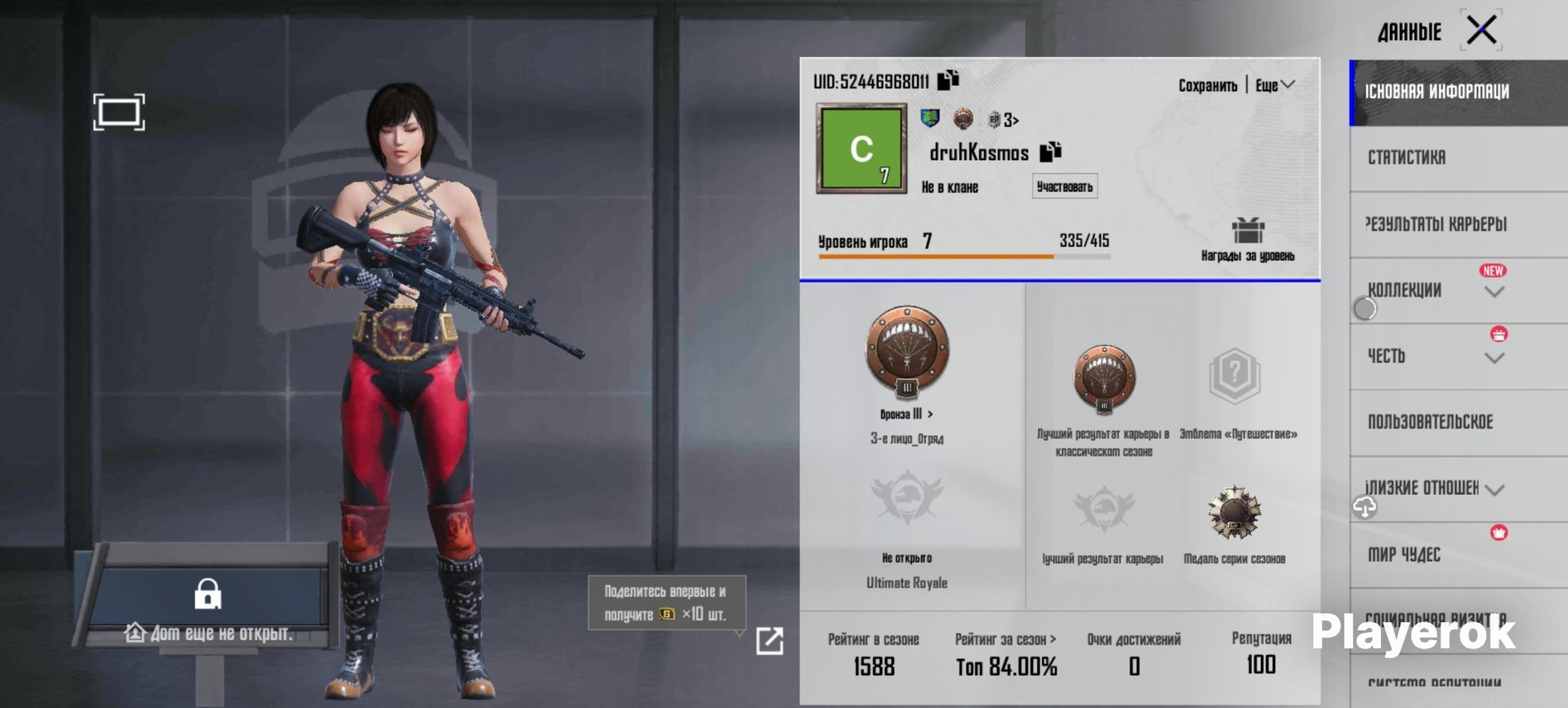Image resolution: width=1568 pixels, height=708 pixels.
Task: Select the green C player avatar
Action: [862, 149]
